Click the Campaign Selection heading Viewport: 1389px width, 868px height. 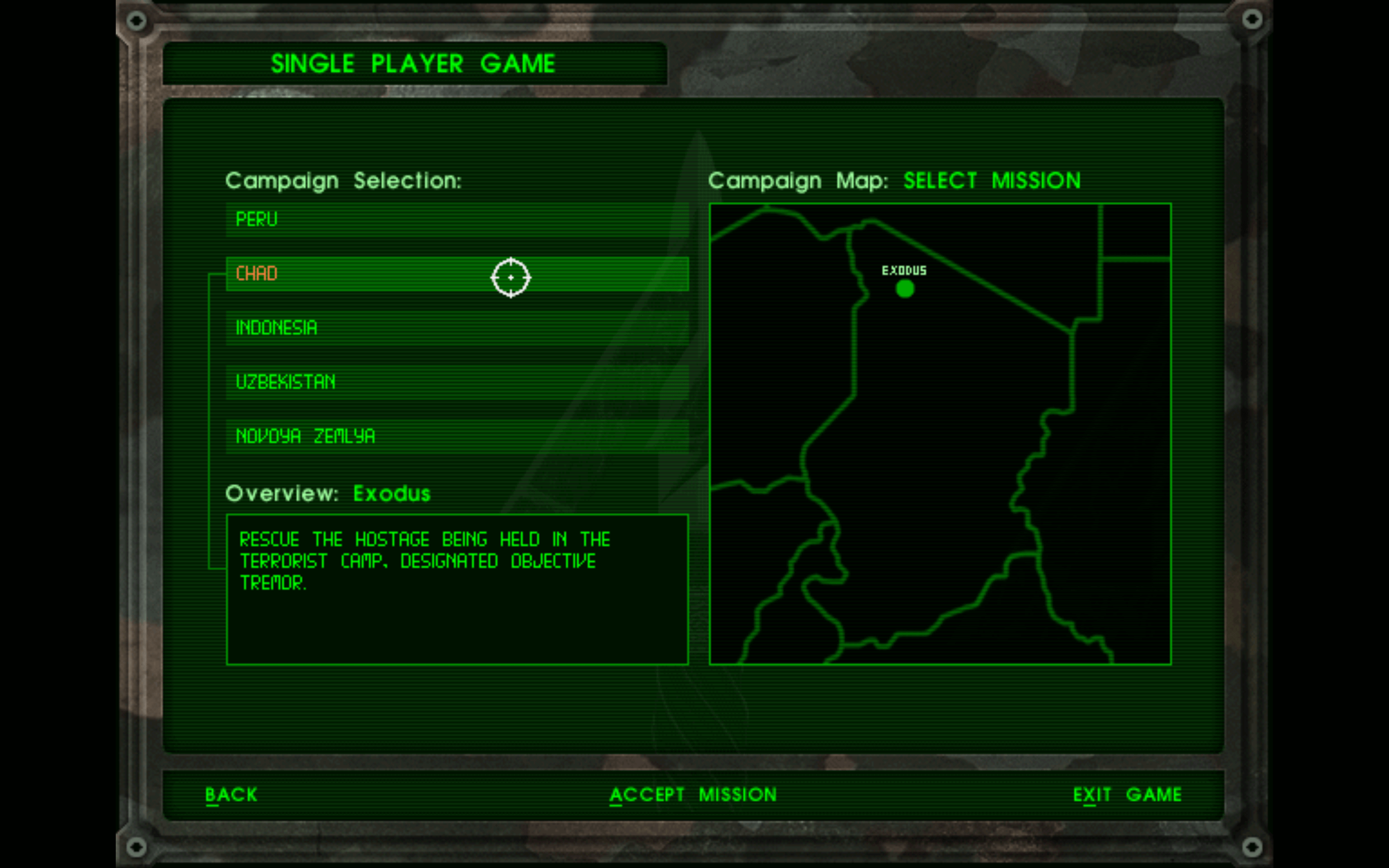tap(345, 179)
